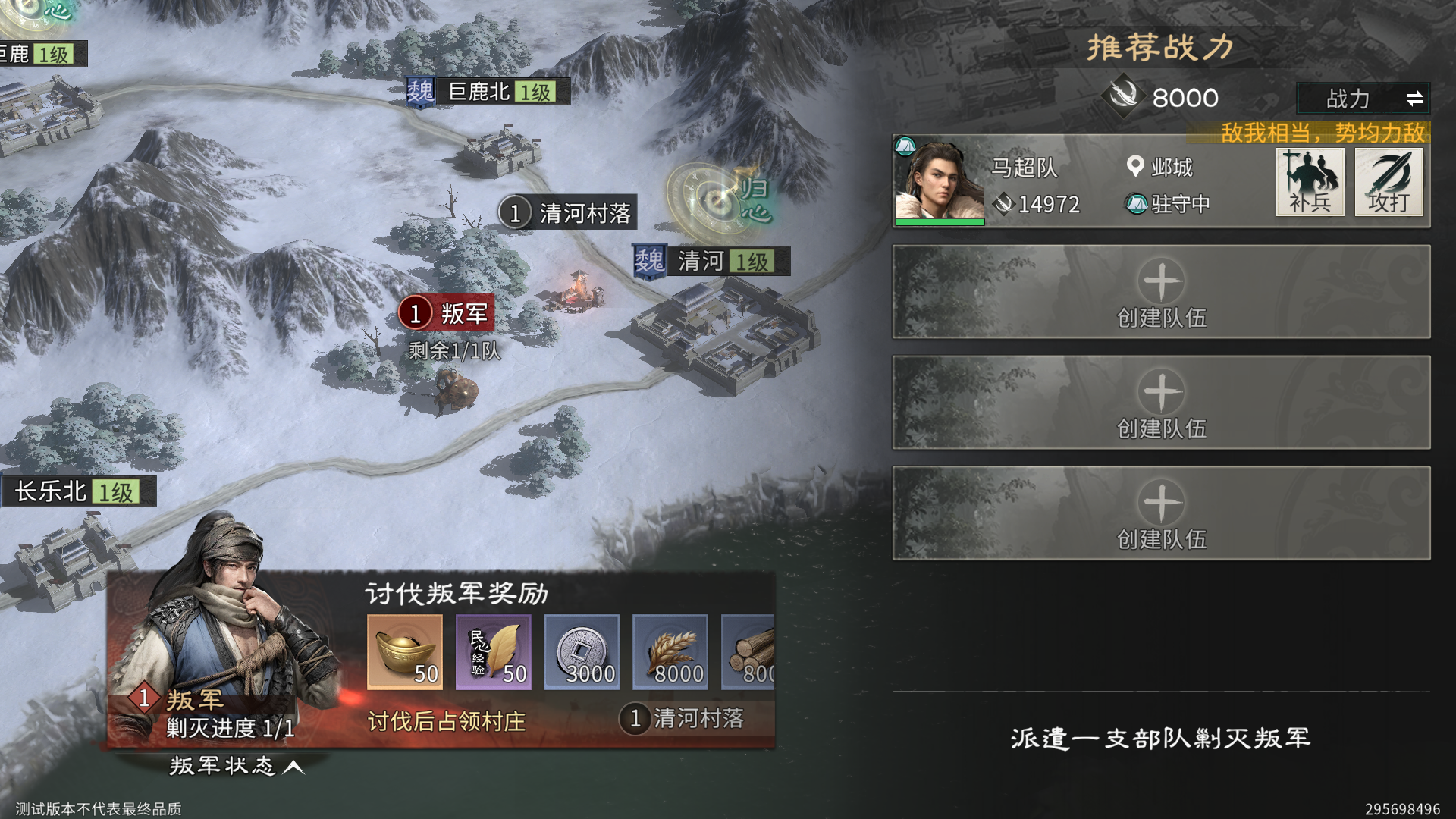
Task: Click the 补兵 replenish troops icon
Action: pos(1310,182)
